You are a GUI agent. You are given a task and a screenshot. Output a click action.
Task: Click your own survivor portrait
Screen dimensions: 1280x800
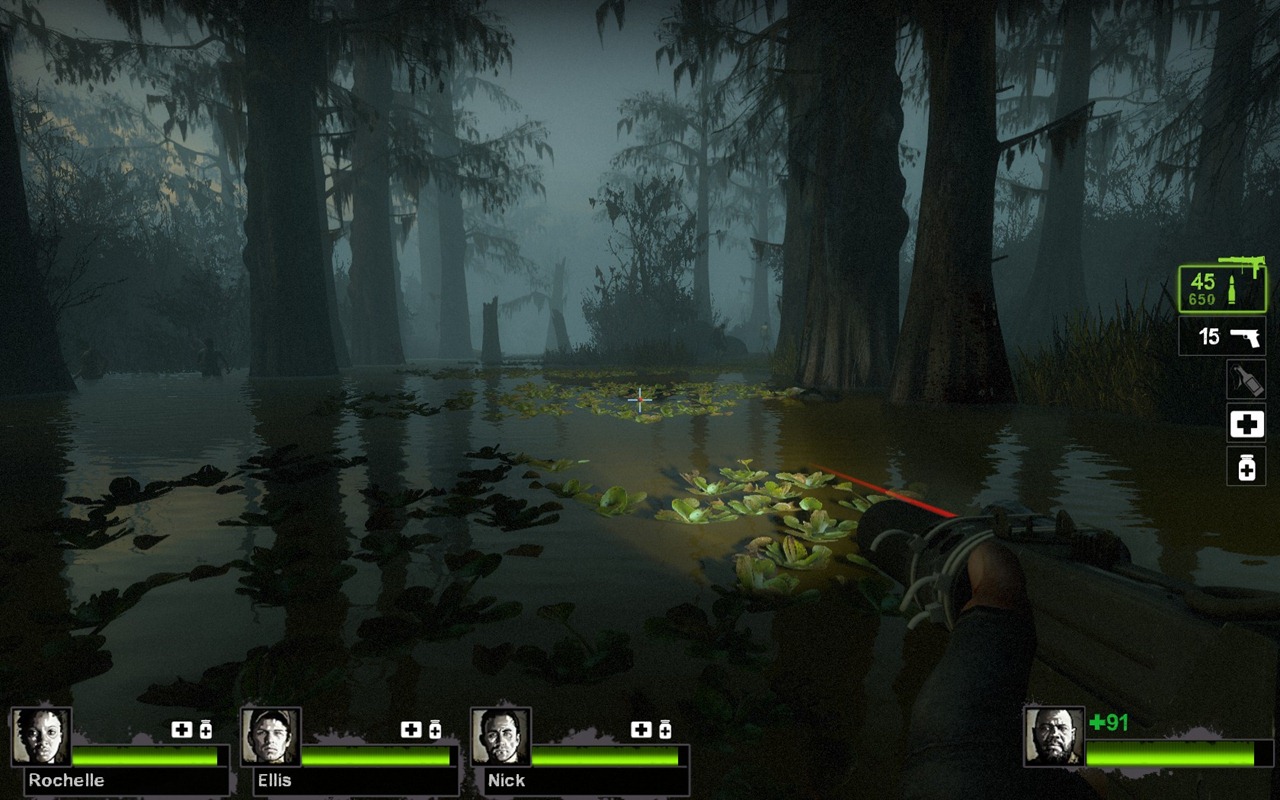[x=1054, y=737]
